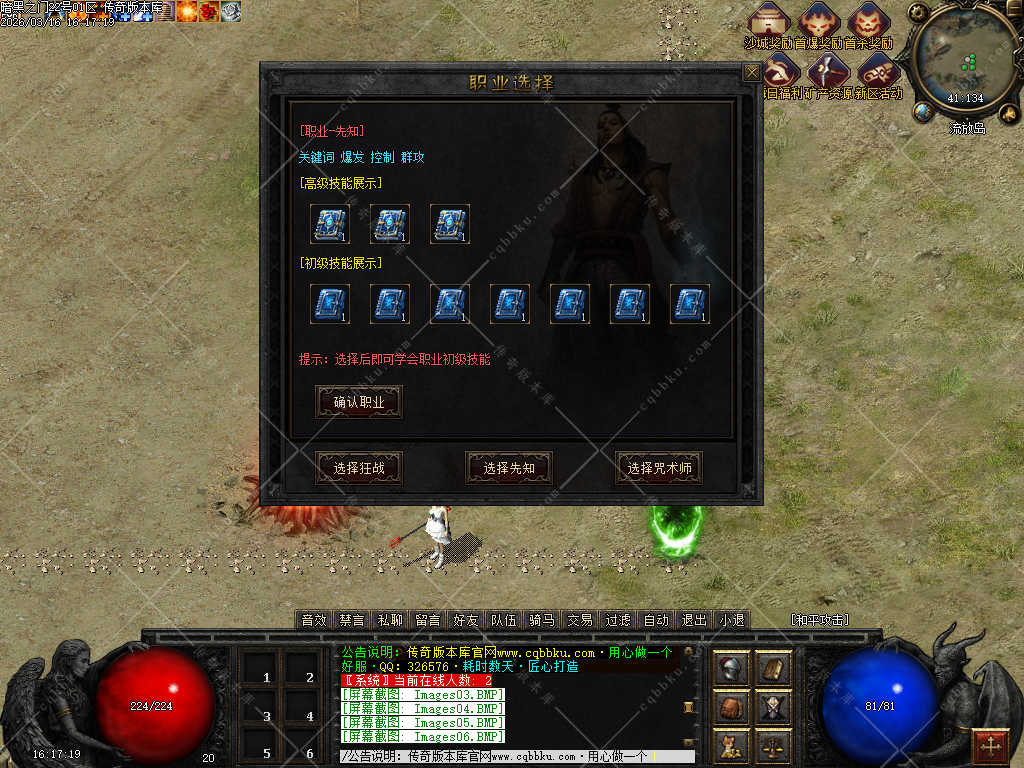Click the chat input field
Image resolution: width=1024 pixels, height=768 pixels.
tap(517, 757)
